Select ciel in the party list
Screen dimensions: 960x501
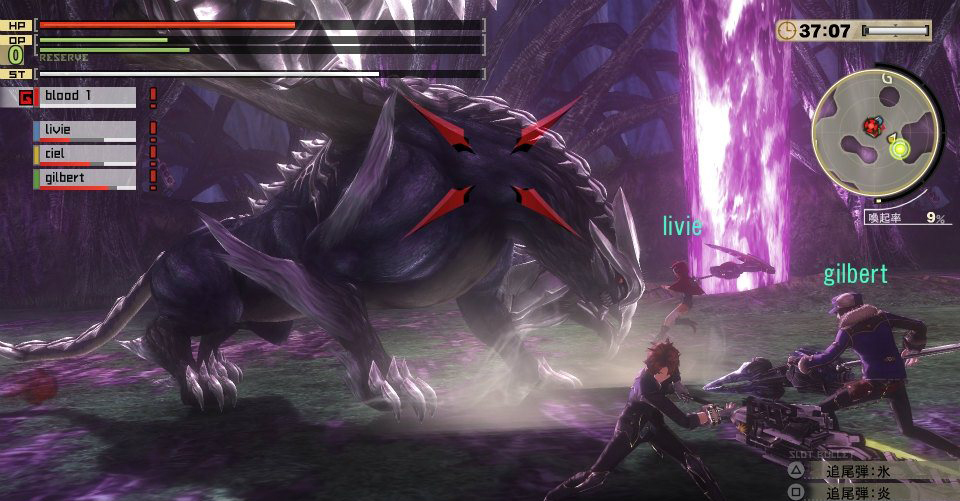(x=85, y=154)
